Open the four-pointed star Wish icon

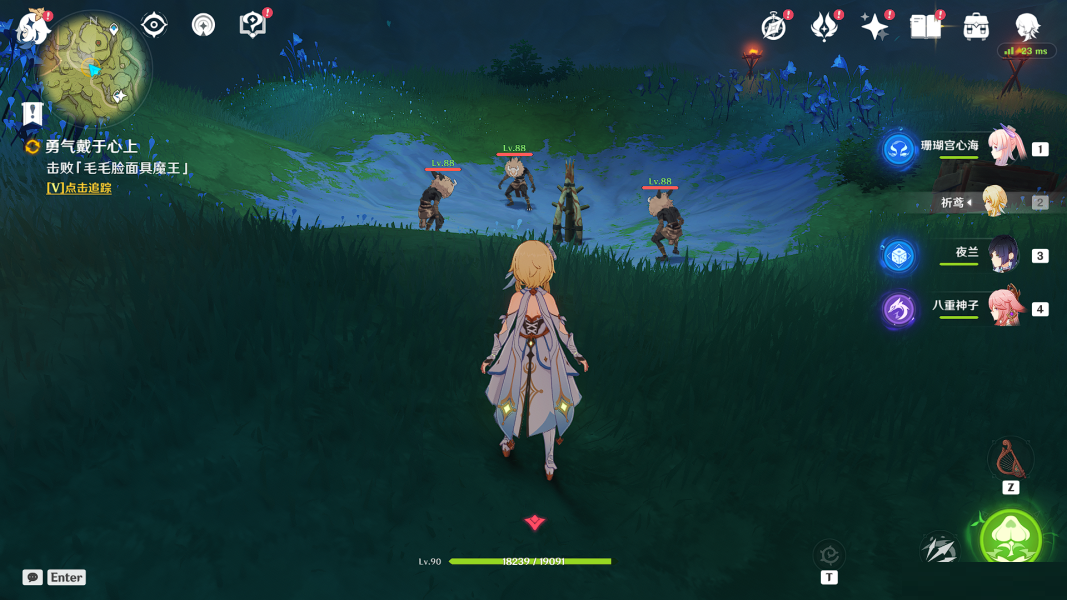pos(874,27)
